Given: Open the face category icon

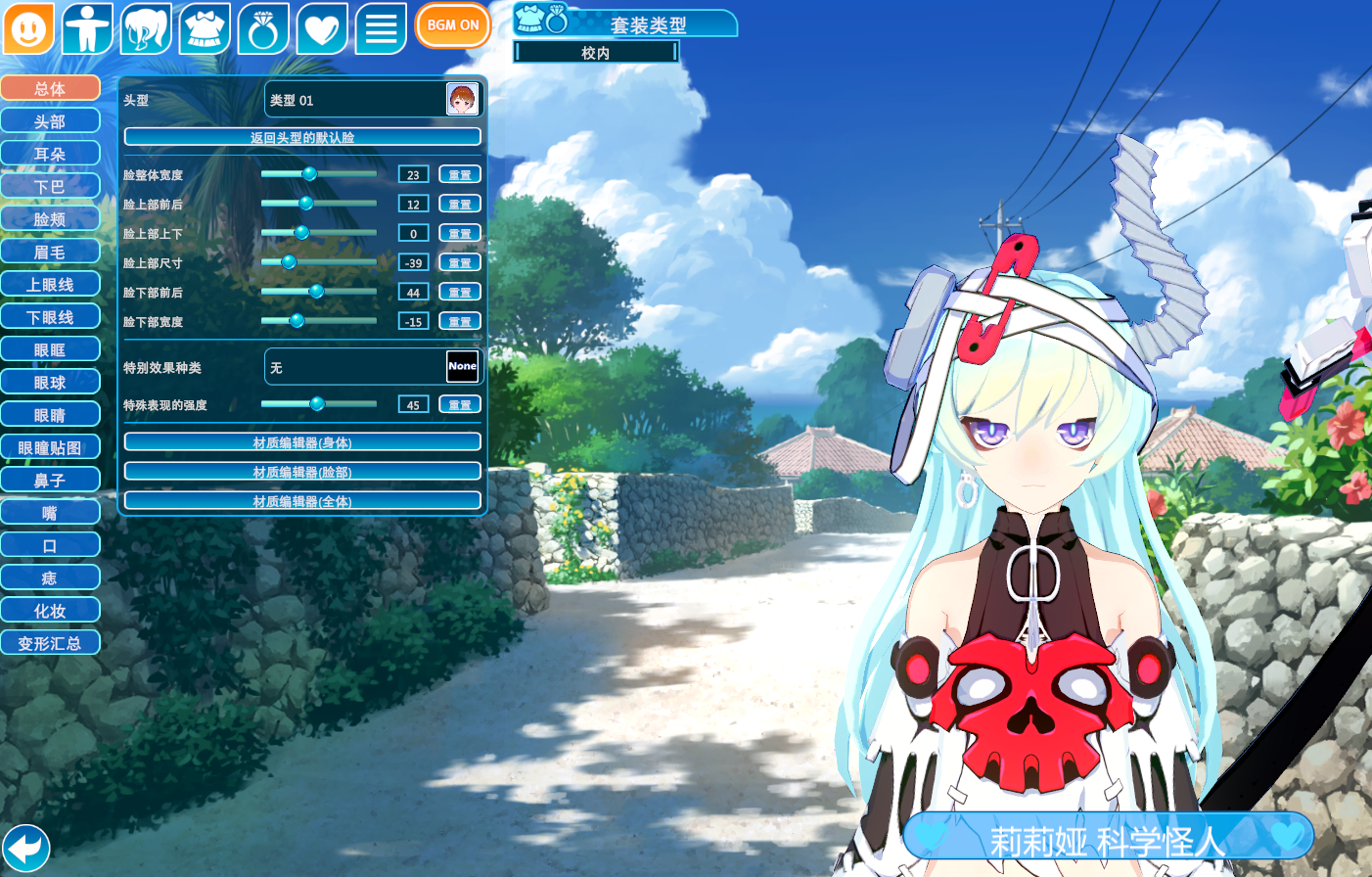Looking at the screenshot, I should pyautogui.click(x=28, y=28).
